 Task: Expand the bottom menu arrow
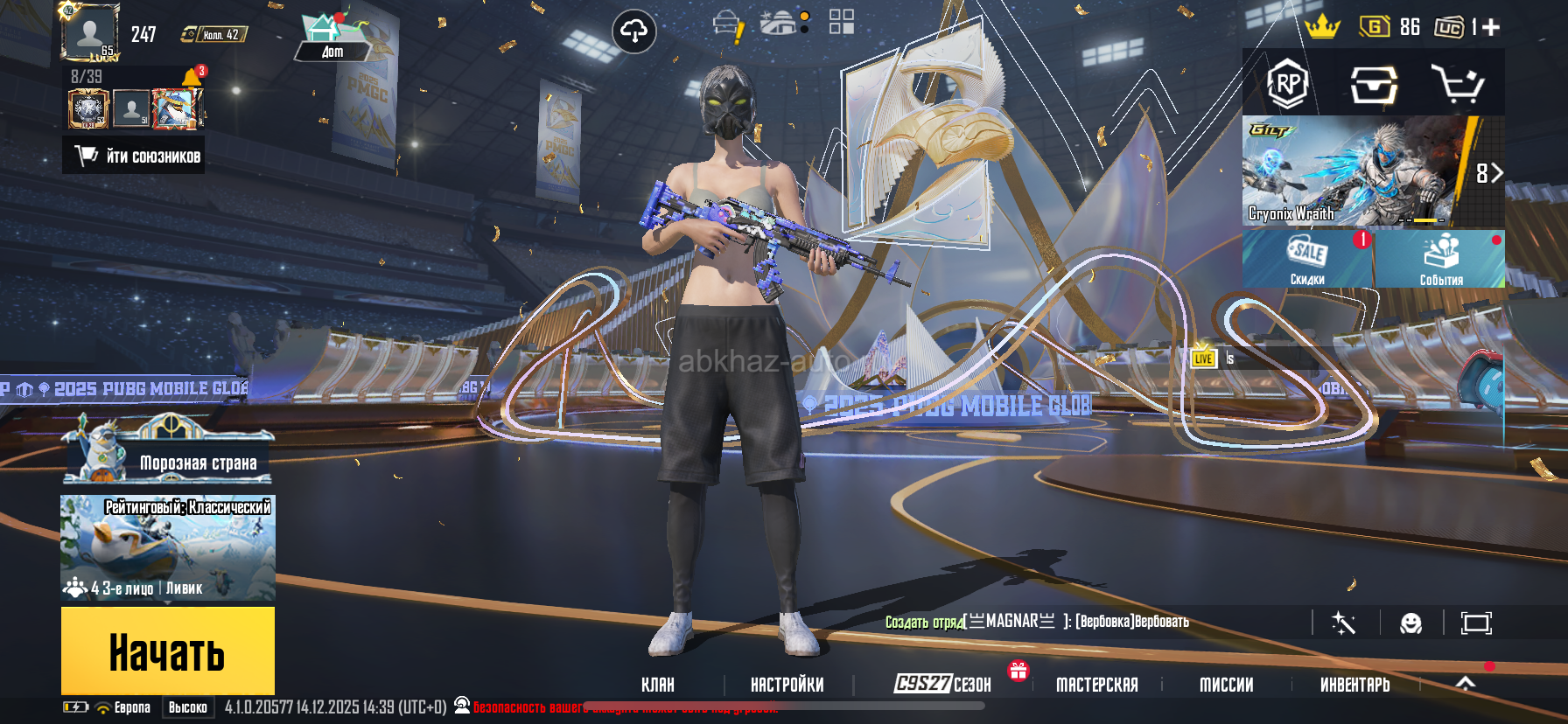pyautogui.click(x=1466, y=683)
